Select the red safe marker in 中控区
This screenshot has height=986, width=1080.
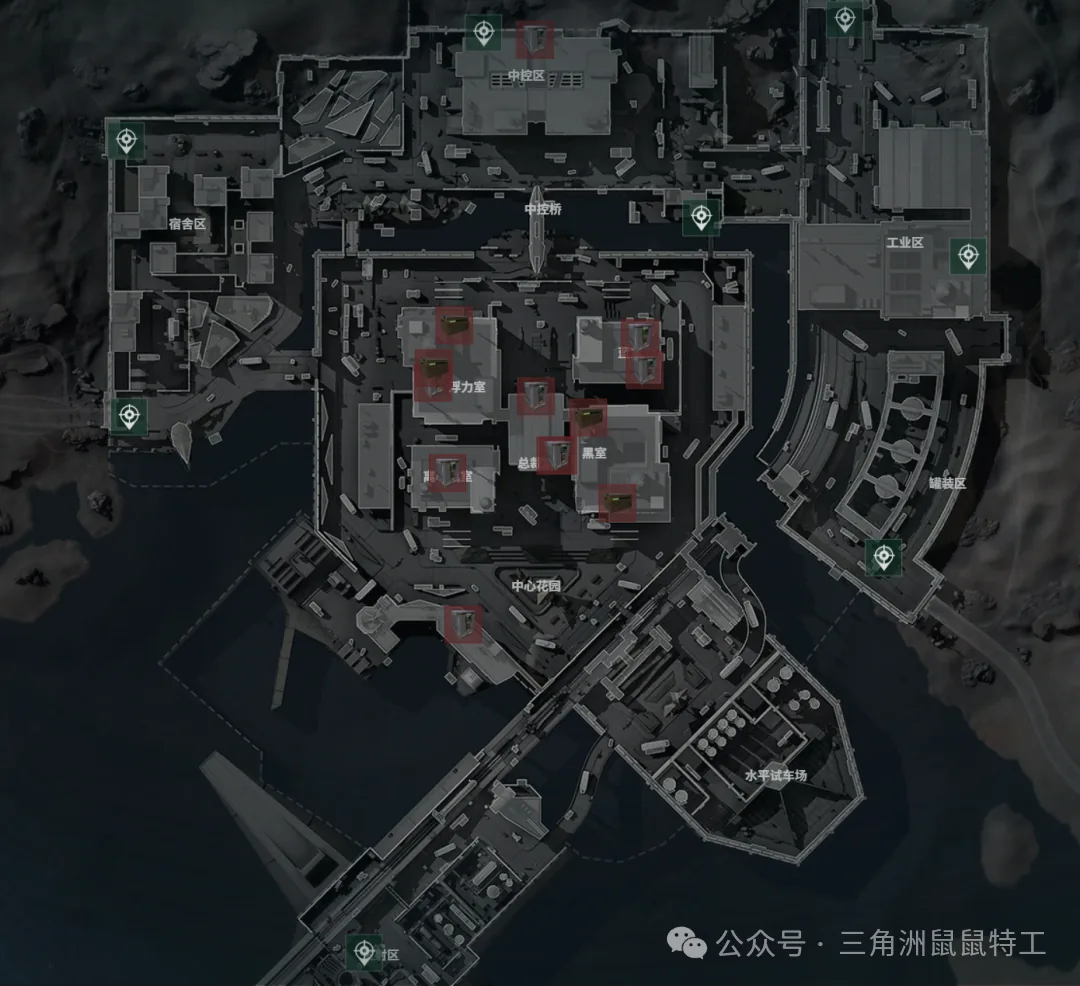[x=536, y=40]
